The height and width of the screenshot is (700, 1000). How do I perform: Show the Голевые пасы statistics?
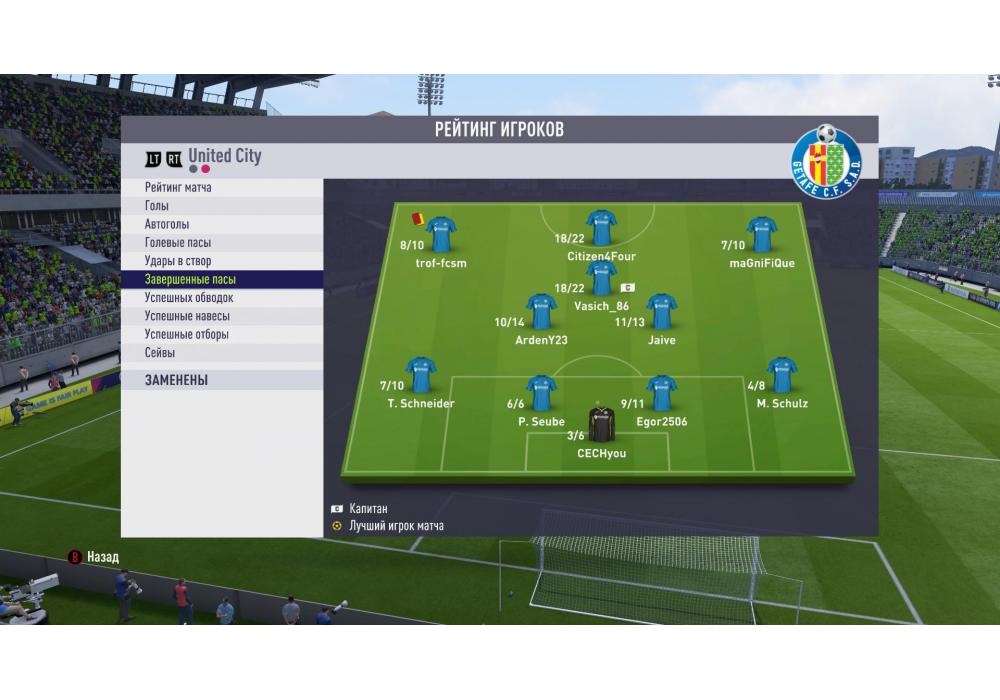[178, 243]
